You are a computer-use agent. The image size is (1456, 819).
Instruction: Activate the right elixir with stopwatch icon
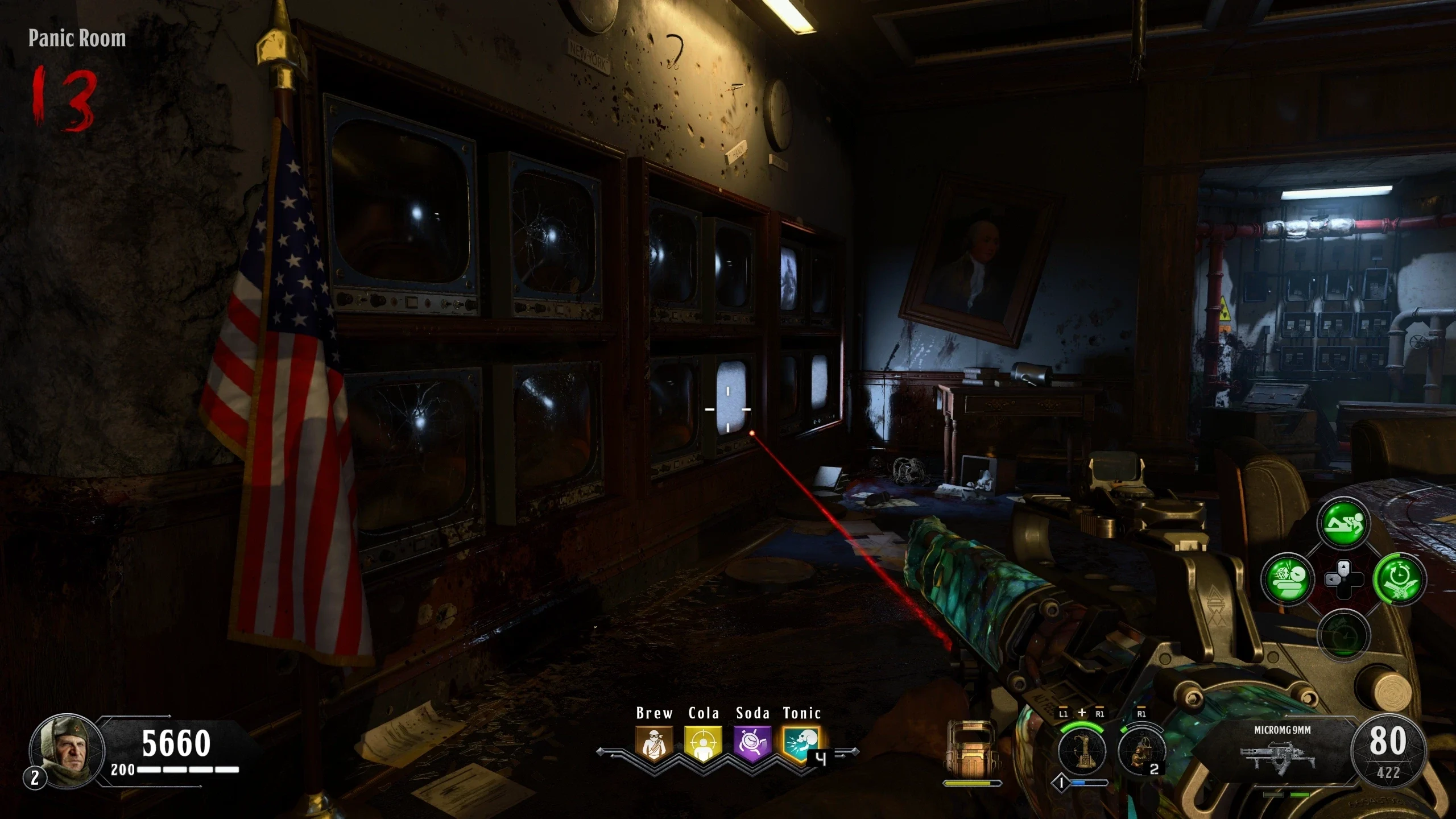point(1399,579)
